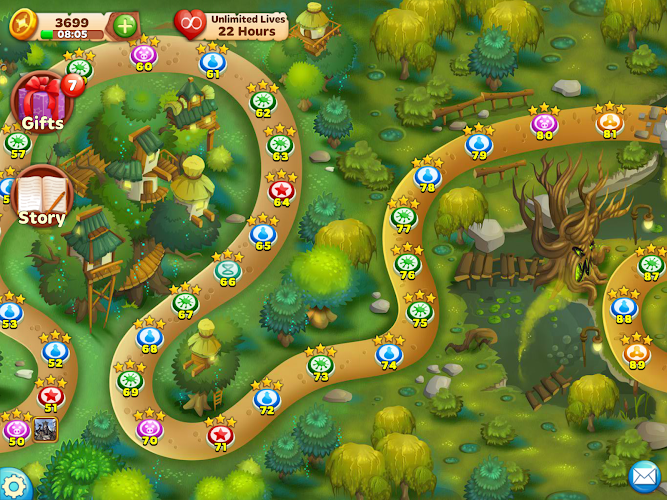Screen dimensions: 667x500
Task: Choose level 73 green node
Action: pos(320,364)
